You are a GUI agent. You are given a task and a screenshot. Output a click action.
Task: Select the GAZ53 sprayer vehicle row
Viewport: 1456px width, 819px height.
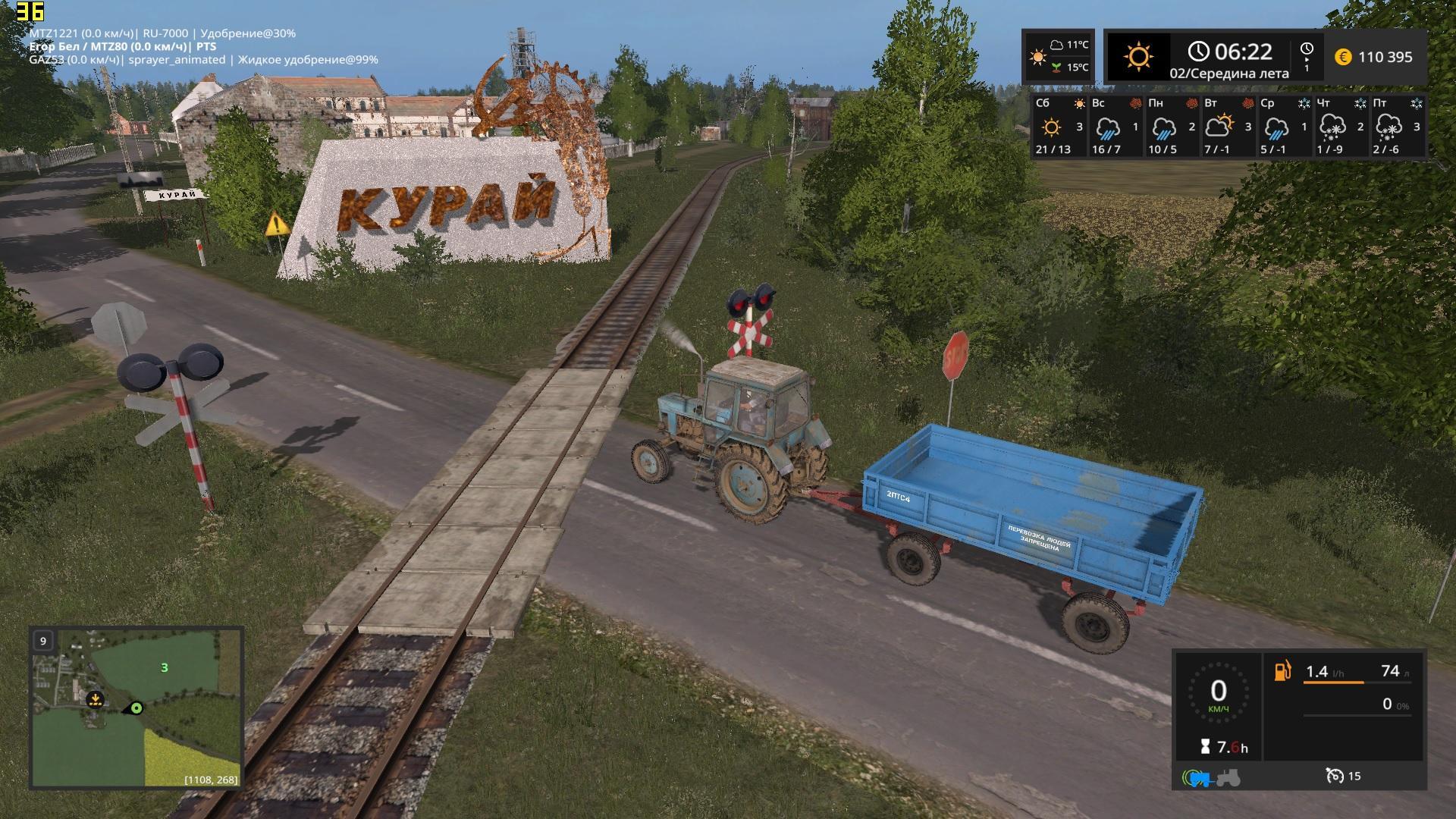click(203, 60)
